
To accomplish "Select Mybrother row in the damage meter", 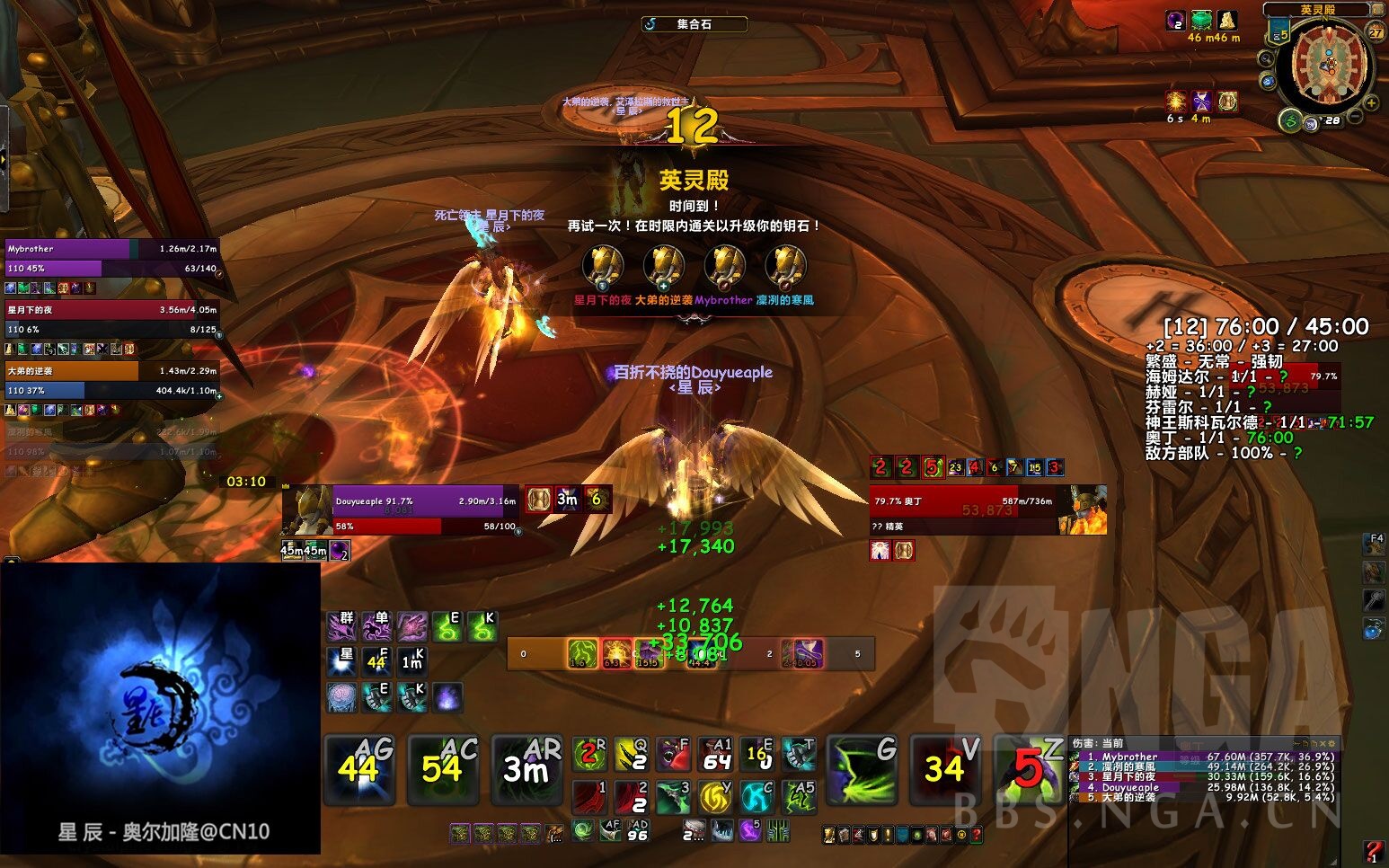I will 1204,757.
